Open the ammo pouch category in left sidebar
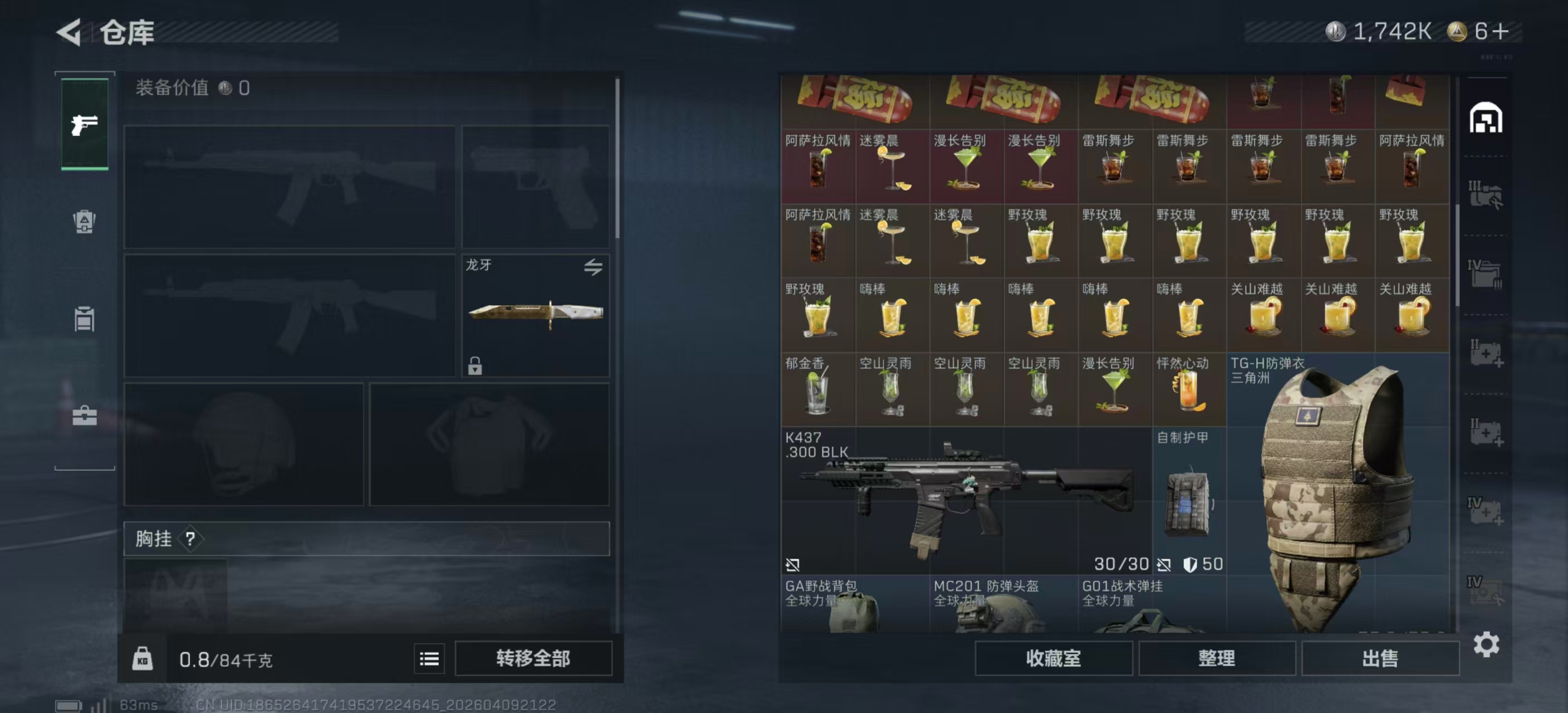Image resolution: width=1568 pixels, height=713 pixels. pyautogui.click(x=84, y=222)
